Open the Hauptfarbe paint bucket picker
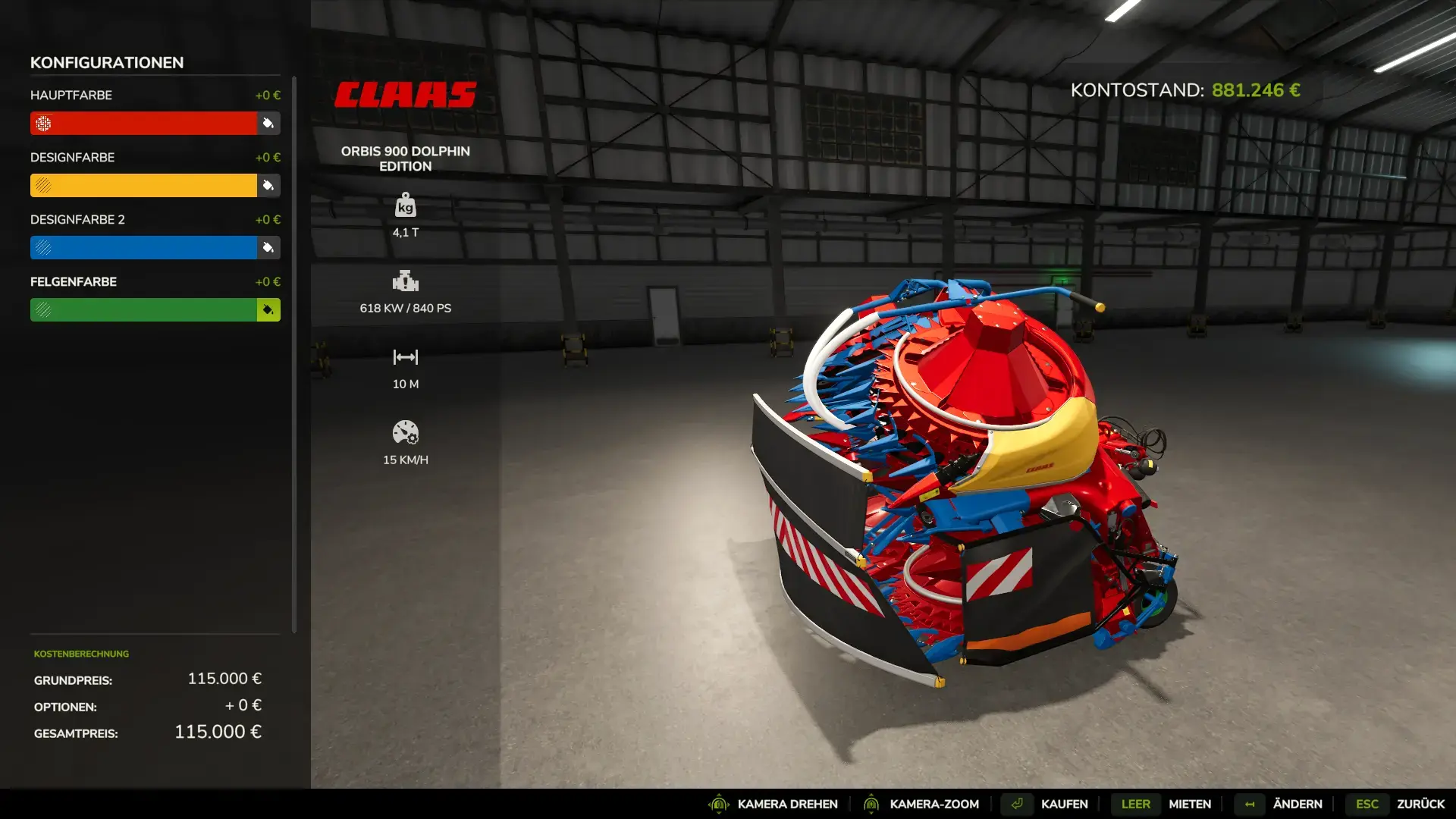Screen dimensions: 1456x819 [268, 123]
